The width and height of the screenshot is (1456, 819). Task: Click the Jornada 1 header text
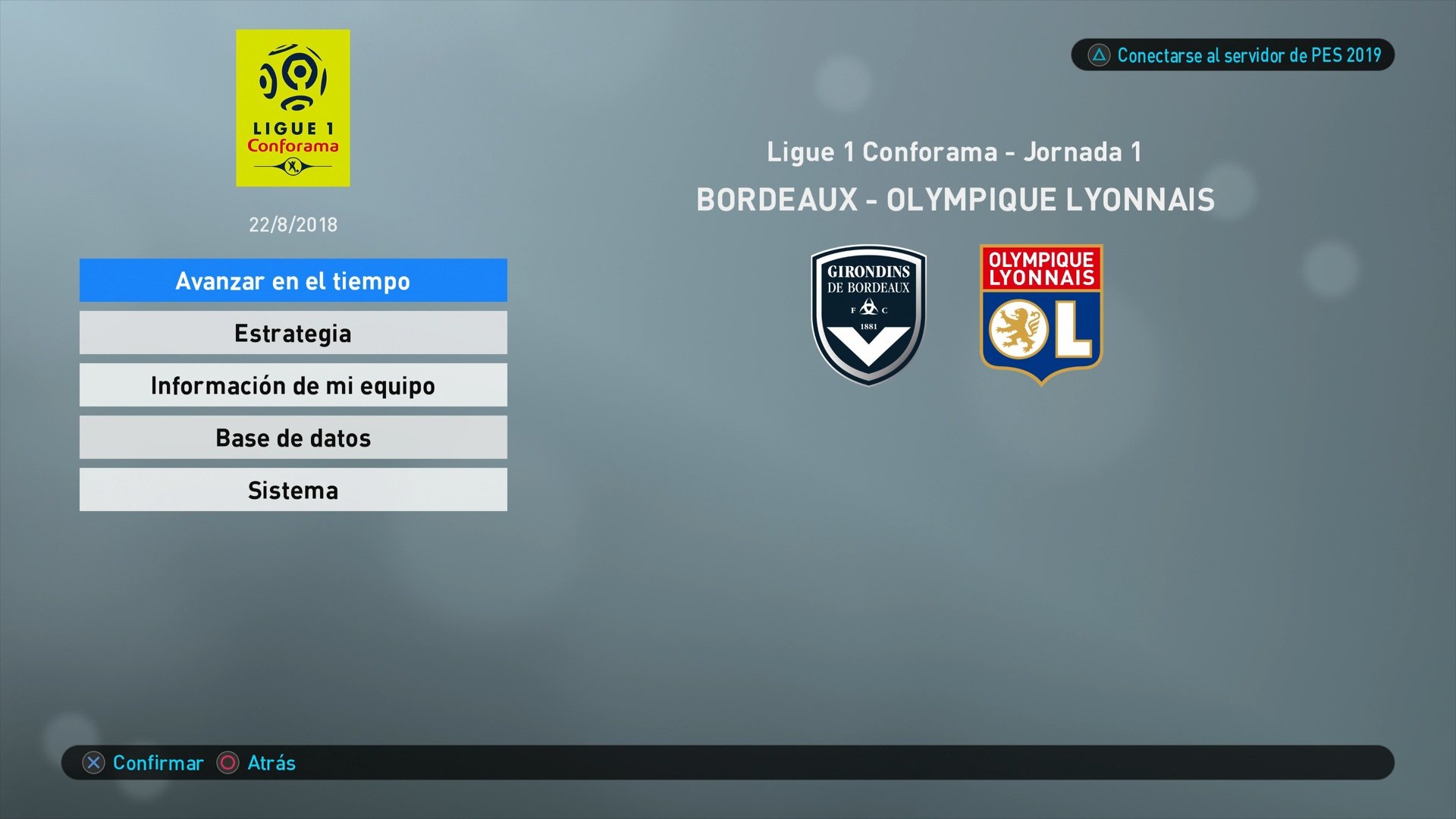(x=954, y=152)
